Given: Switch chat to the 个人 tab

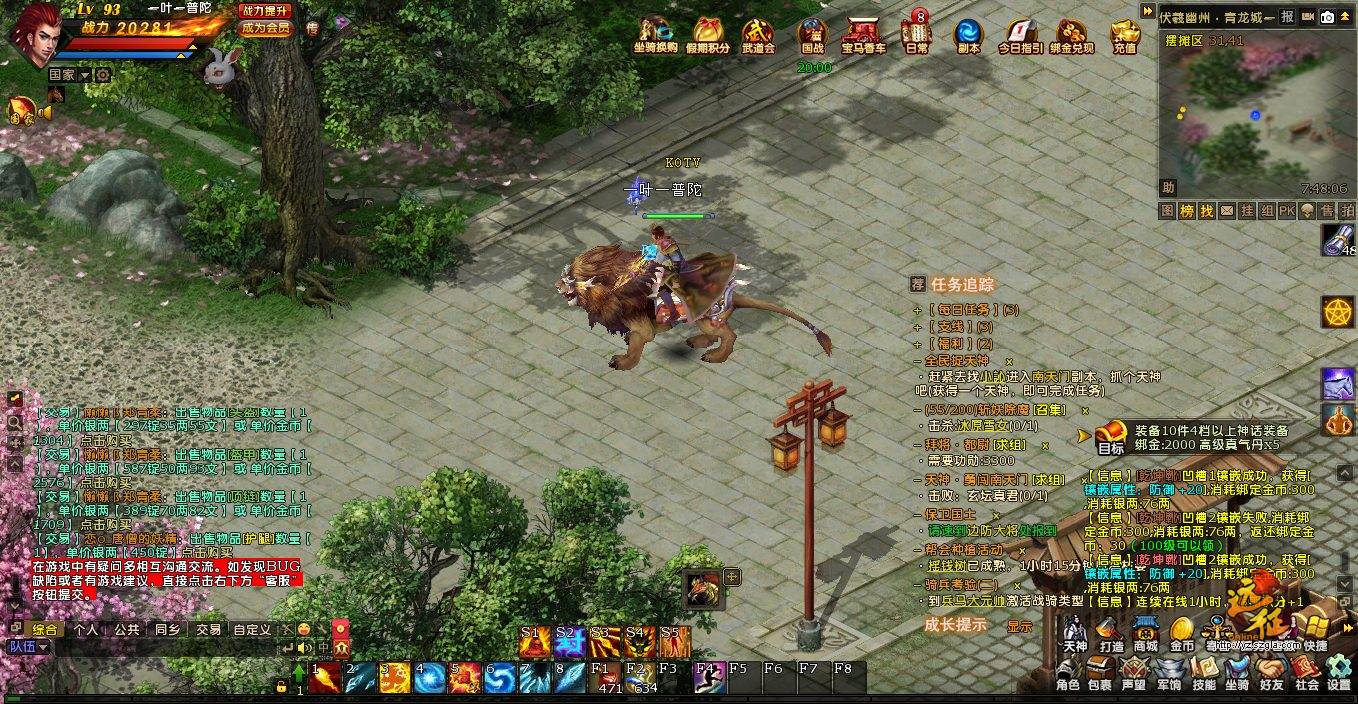Looking at the screenshot, I should [86, 630].
